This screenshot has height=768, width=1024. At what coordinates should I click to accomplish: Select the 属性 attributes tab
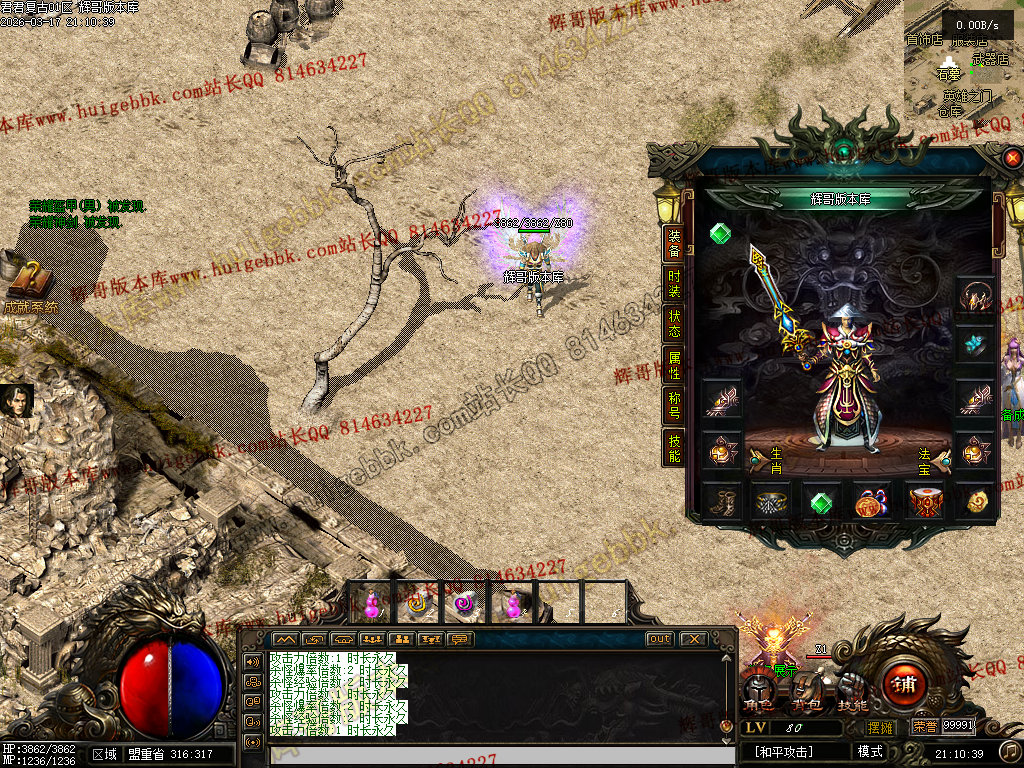pyautogui.click(x=675, y=365)
